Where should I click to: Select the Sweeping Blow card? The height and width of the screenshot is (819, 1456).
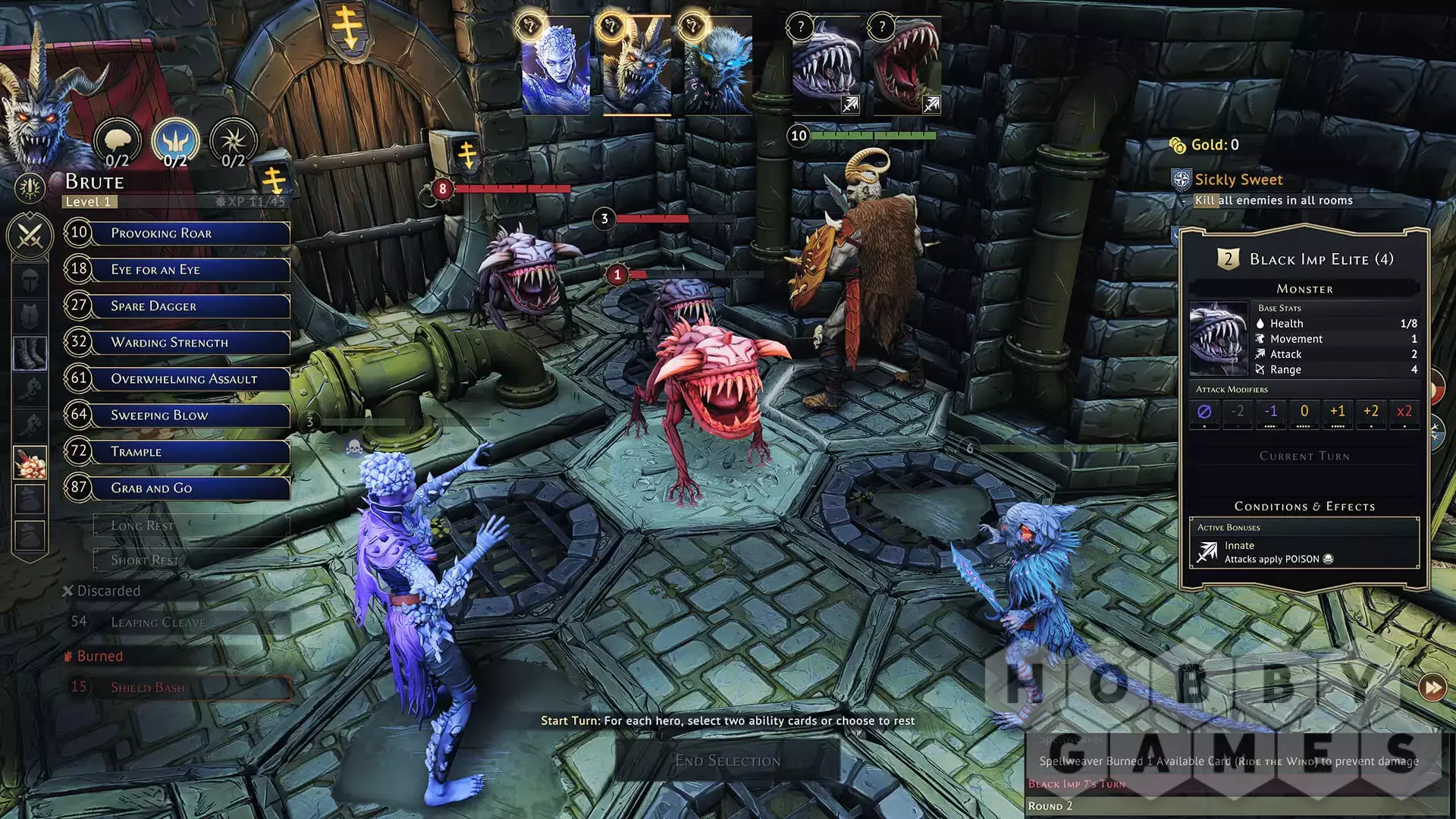tap(190, 416)
